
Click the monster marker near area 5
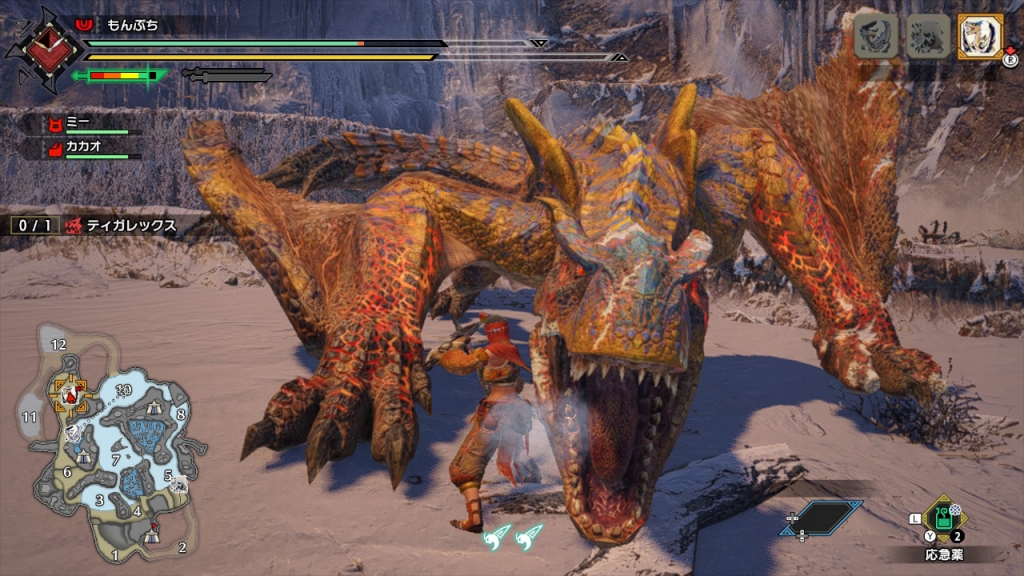[x=178, y=484]
